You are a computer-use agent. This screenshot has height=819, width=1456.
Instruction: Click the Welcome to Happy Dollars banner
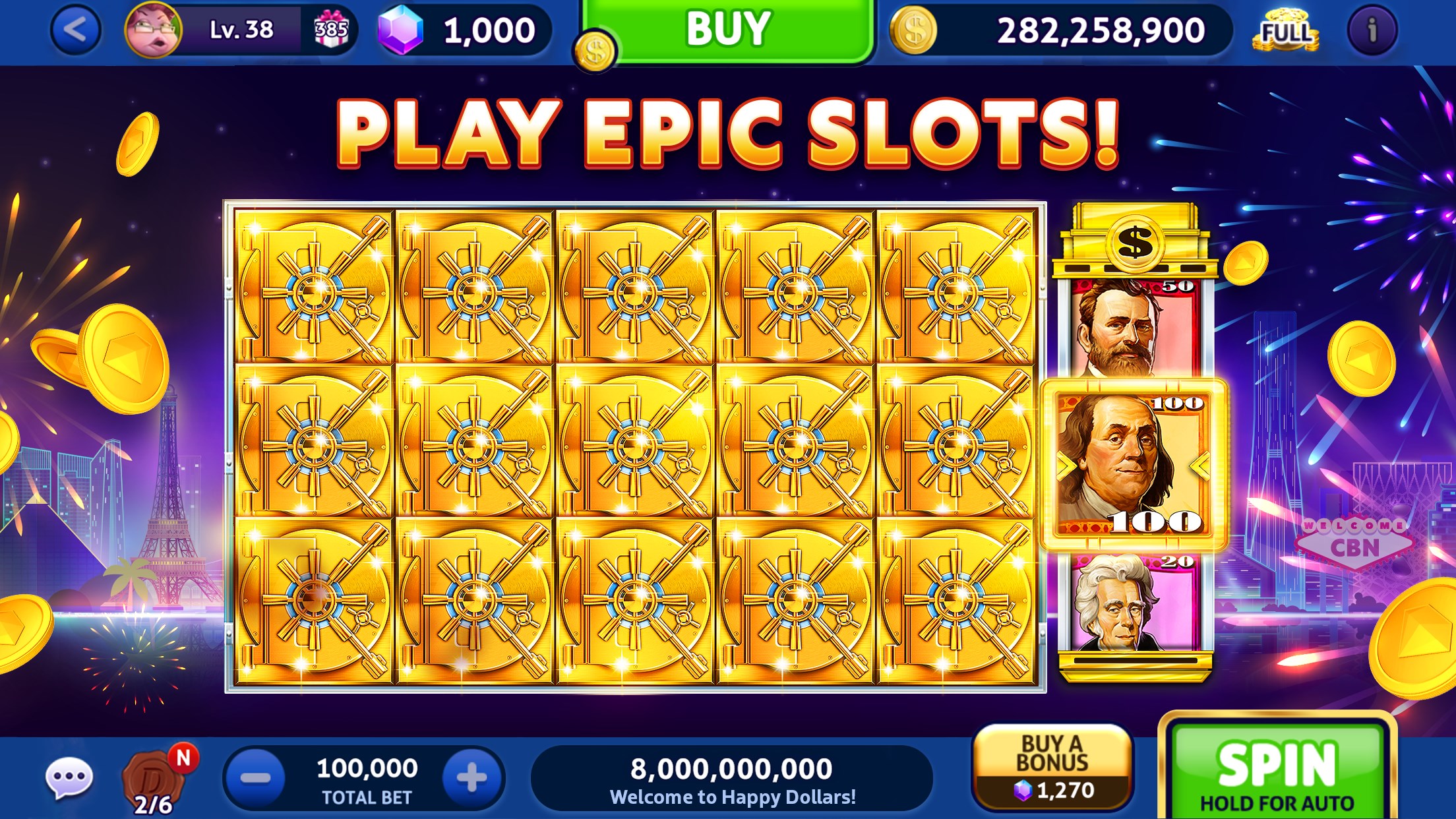coord(739,775)
